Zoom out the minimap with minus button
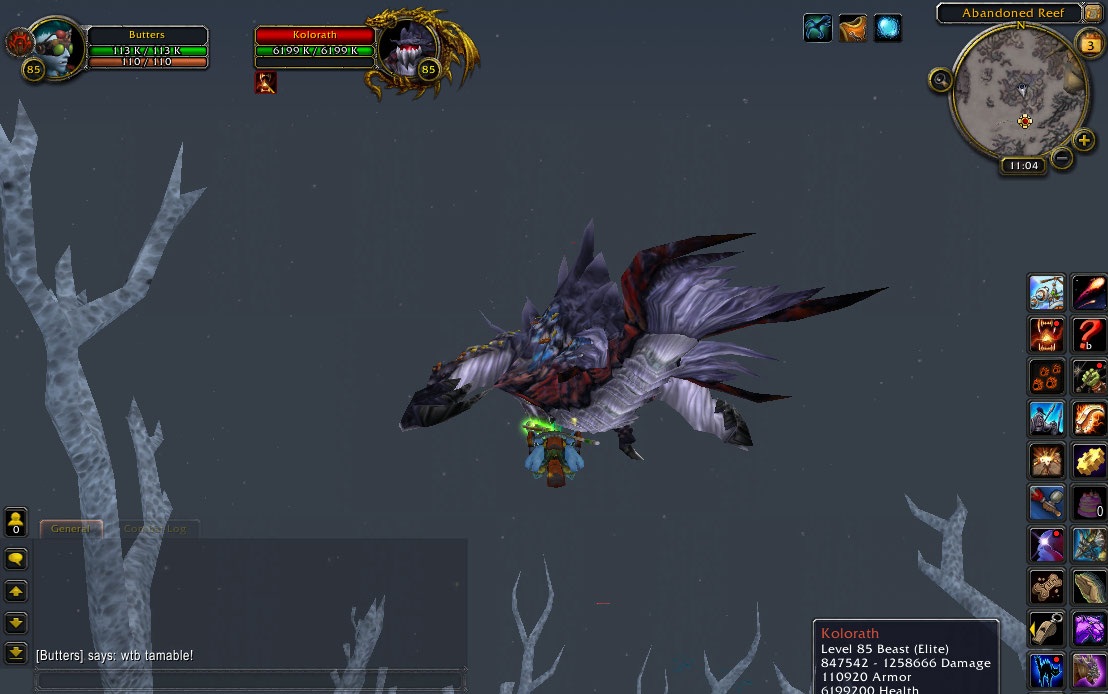Viewport: 1108px width, 694px height. [x=1062, y=157]
